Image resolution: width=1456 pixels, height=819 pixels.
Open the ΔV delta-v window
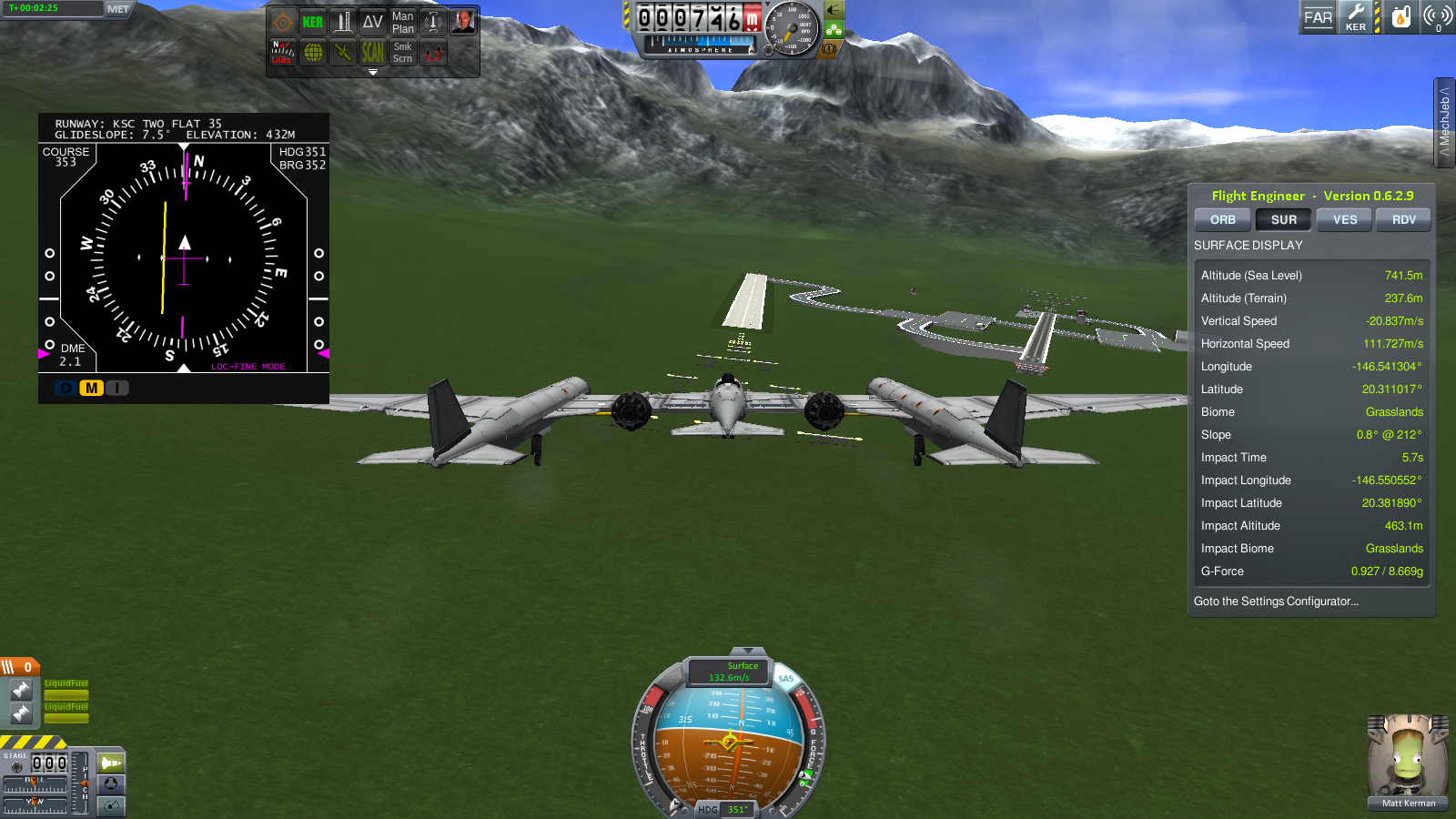372,23
